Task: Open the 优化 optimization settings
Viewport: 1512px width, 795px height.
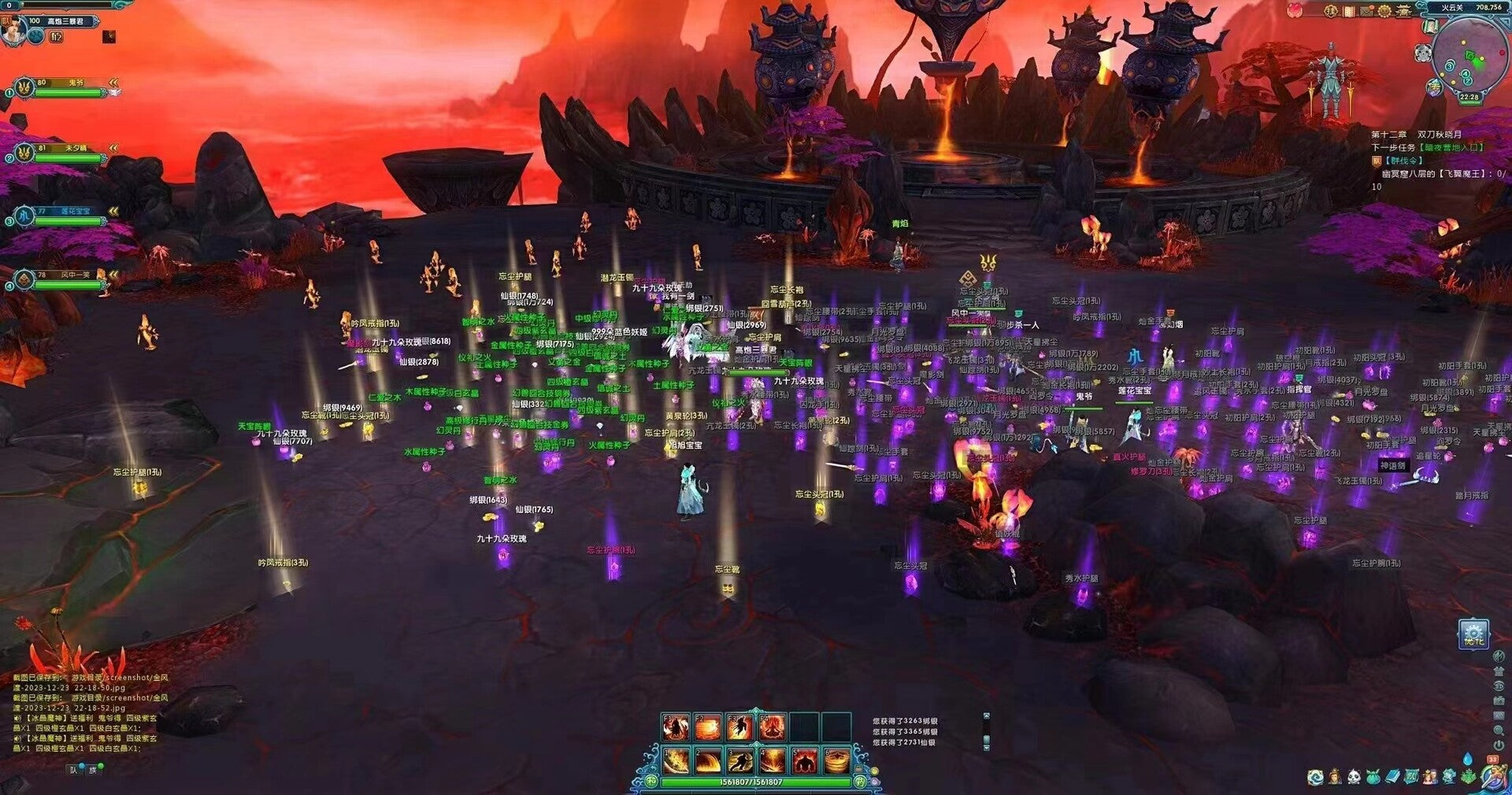Action: [x=1473, y=635]
